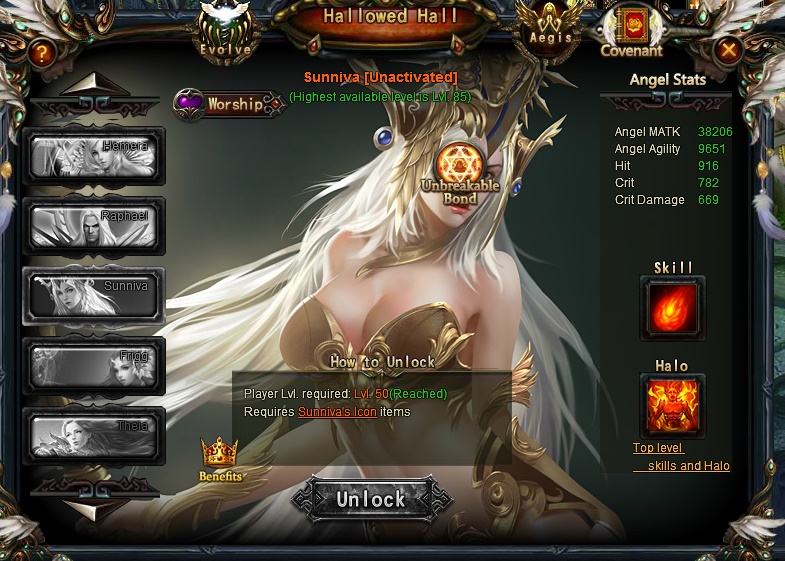View the fire Skill icon

[672, 308]
